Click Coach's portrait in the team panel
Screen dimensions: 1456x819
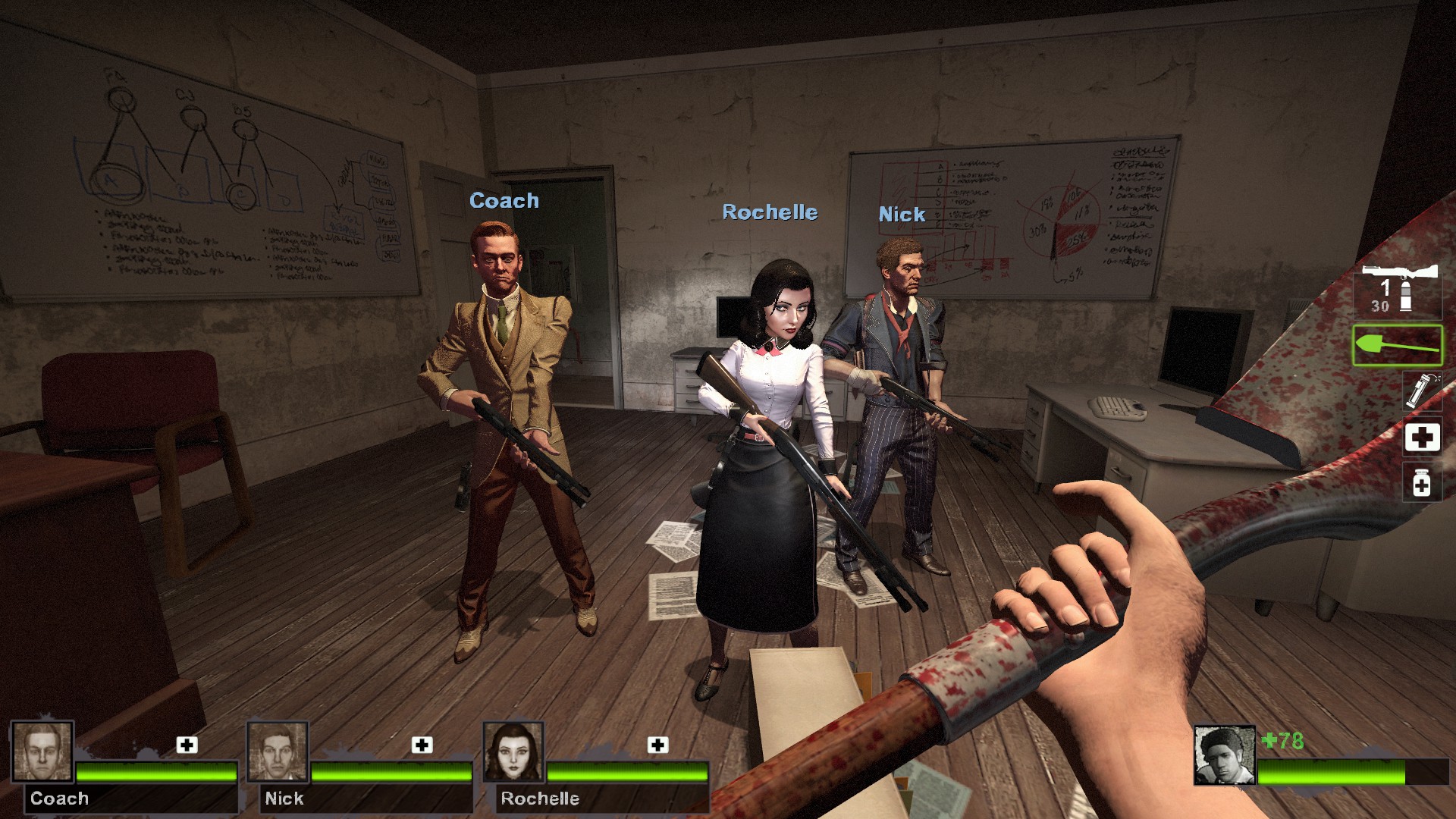(x=42, y=752)
